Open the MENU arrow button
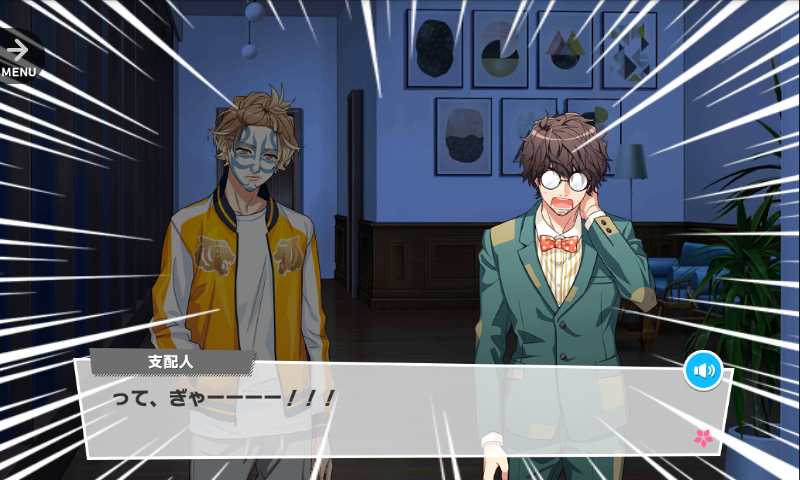This screenshot has height=480, width=800. pyautogui.click(x=18, y=56)
